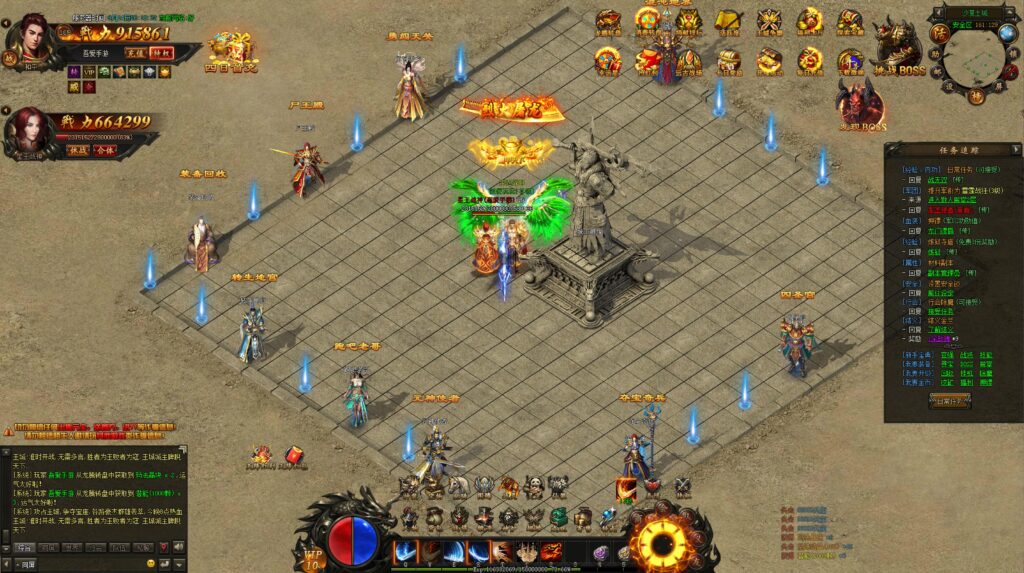Click the red-haired companion portrait
The height and width of the screenshot is (573, 1024).
(x=30, y=130)
